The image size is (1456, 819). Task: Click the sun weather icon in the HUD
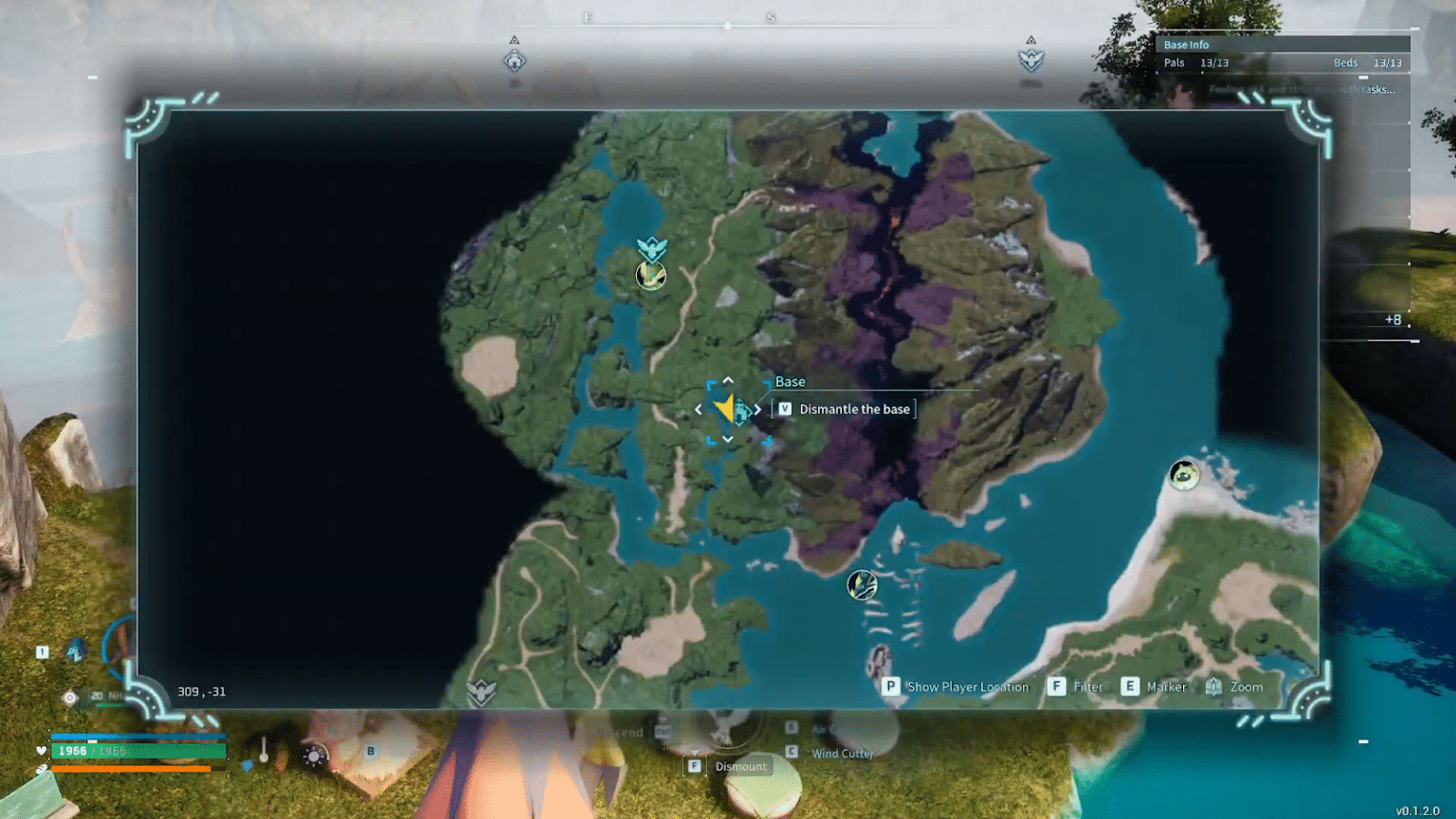point(312,757)
